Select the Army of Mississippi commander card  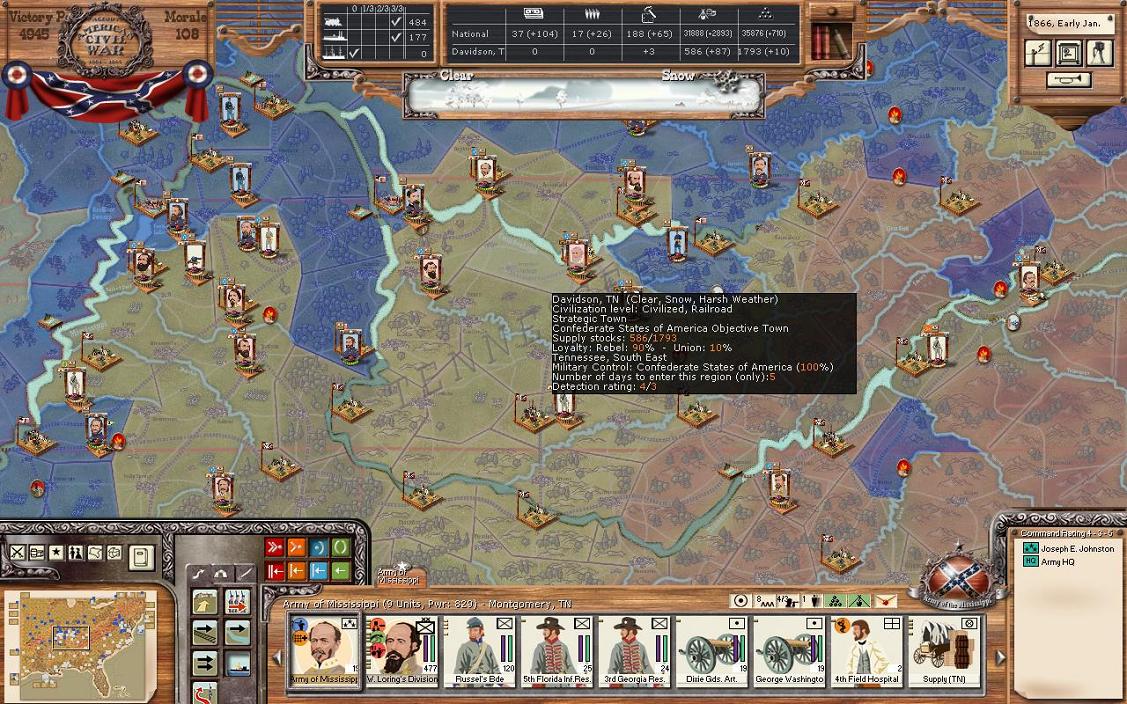point(323,650)
